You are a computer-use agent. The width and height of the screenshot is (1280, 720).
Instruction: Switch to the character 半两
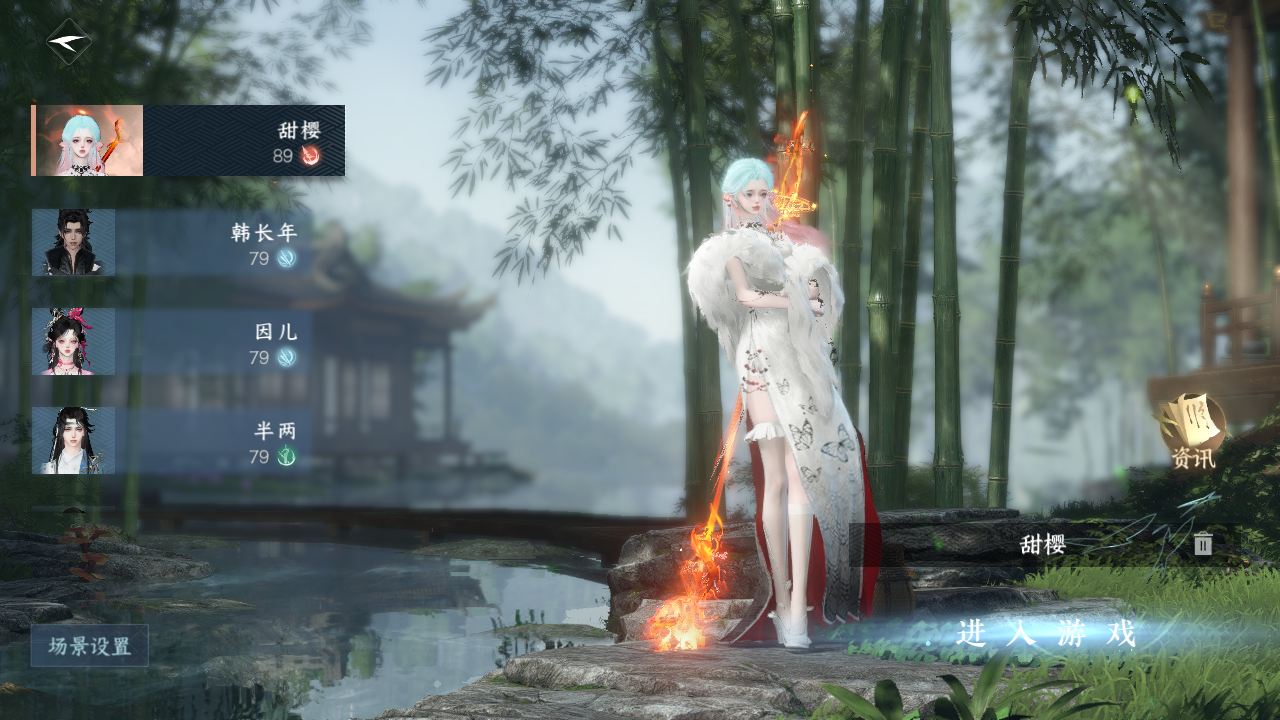click(172, 441)
